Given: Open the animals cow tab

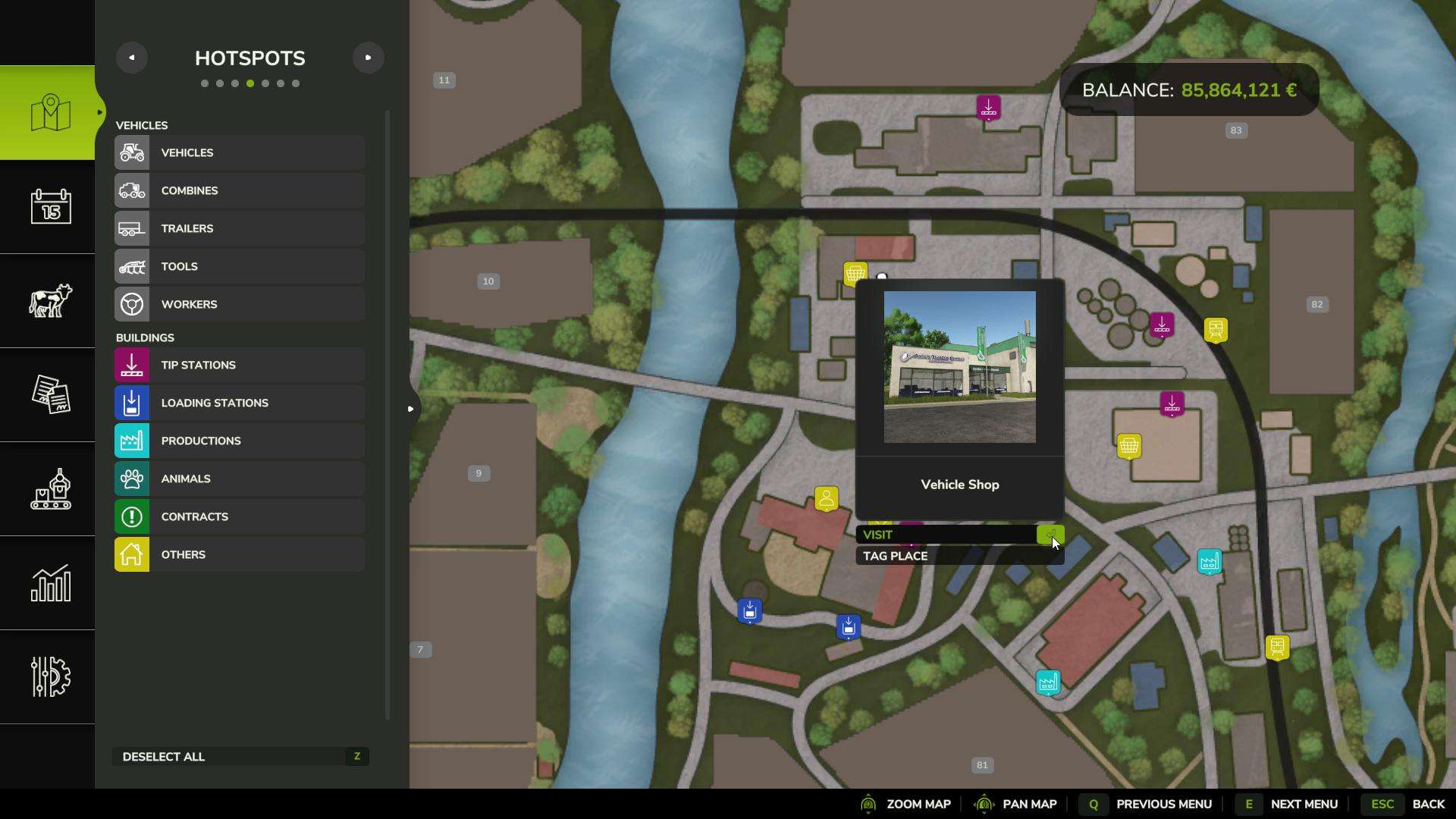Looking at the screenshot, I should pyautogui.click(x=50, y=300).
